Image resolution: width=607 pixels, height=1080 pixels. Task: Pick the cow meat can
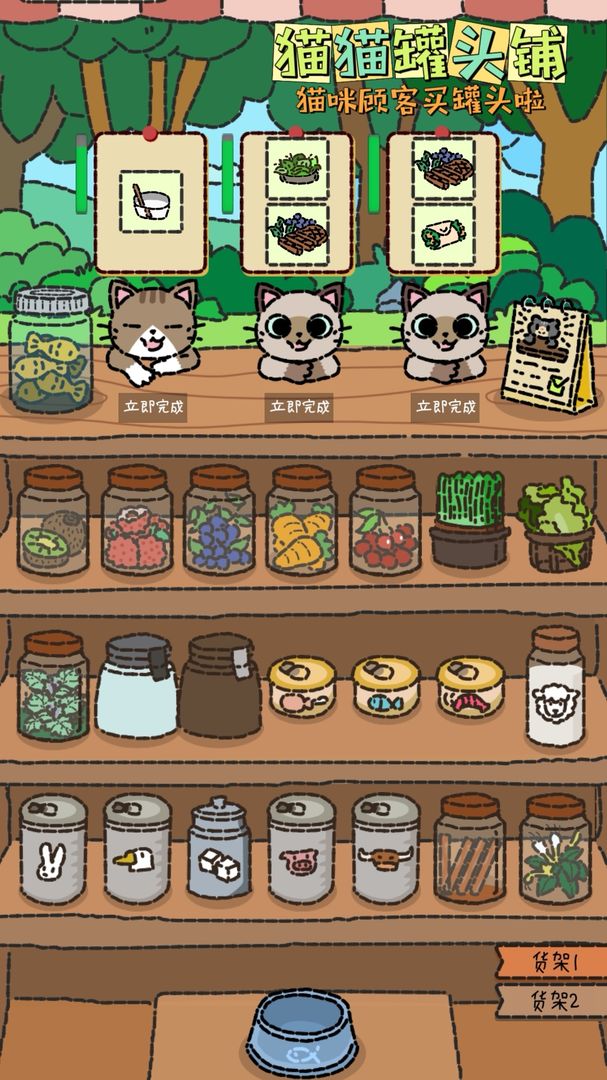pyautogui.click(x=385, y=850)
